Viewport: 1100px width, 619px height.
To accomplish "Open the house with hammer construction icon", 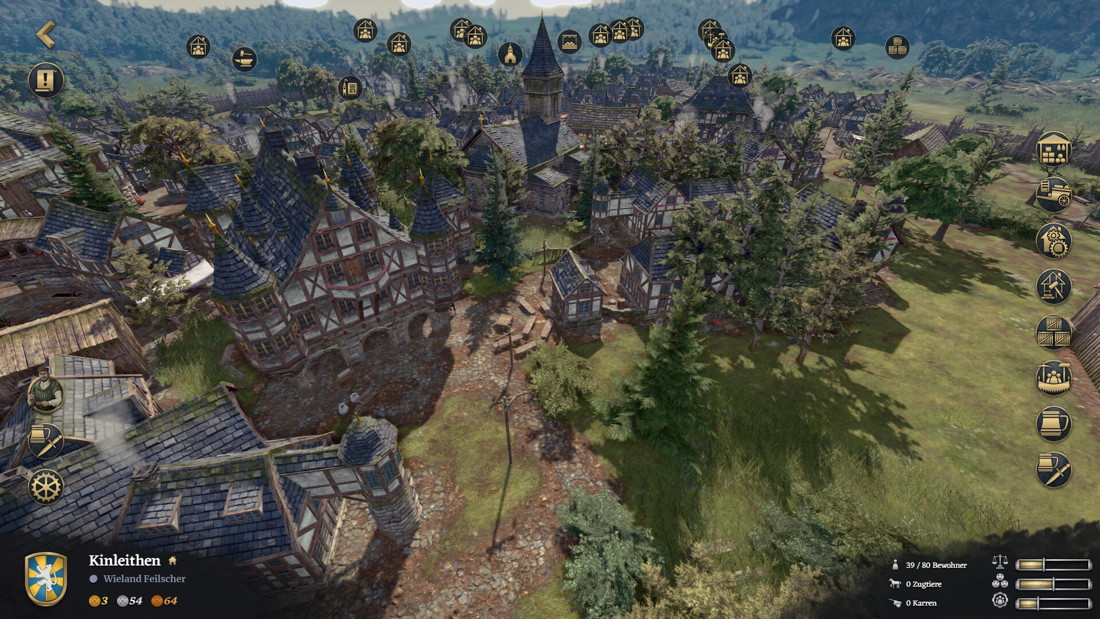I will [x=1053, y=286].
